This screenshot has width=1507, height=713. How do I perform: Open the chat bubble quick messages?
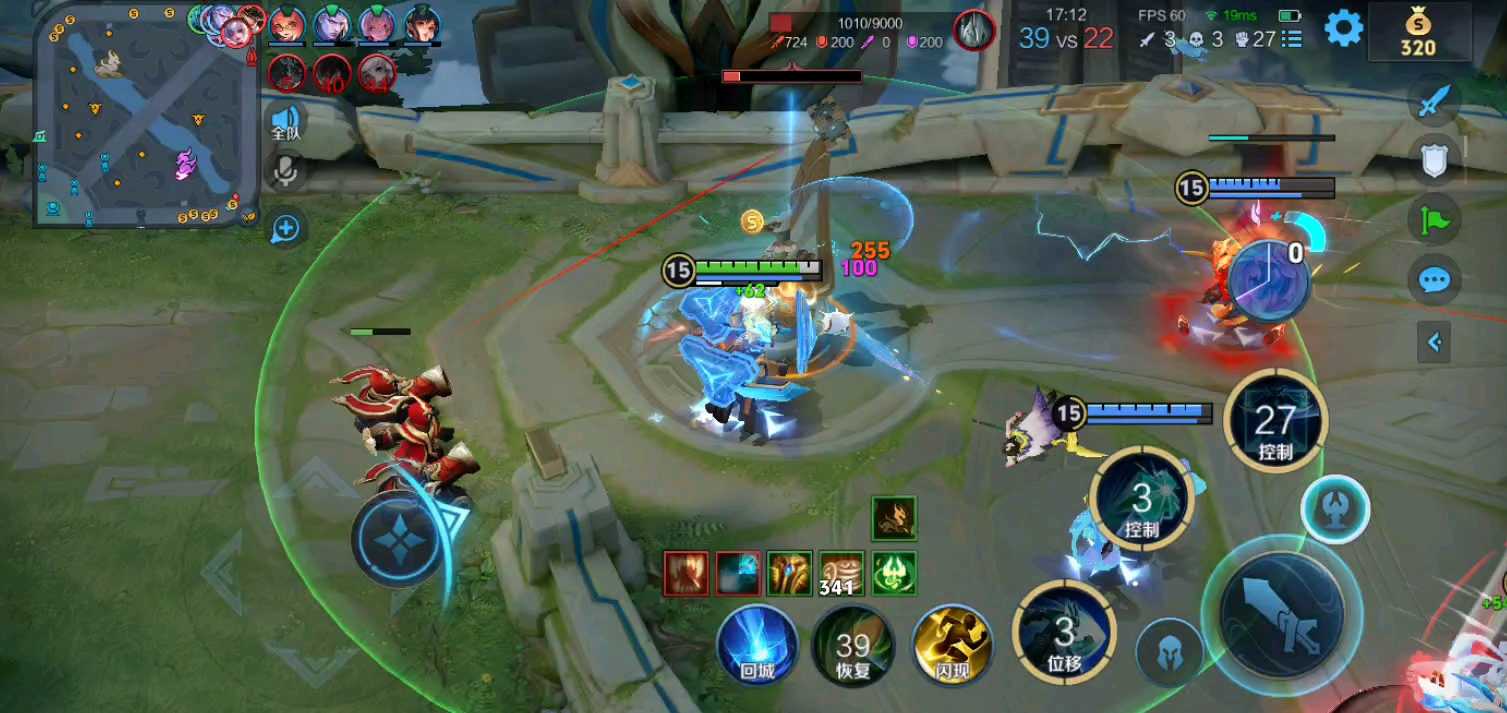click(1434, 280)
